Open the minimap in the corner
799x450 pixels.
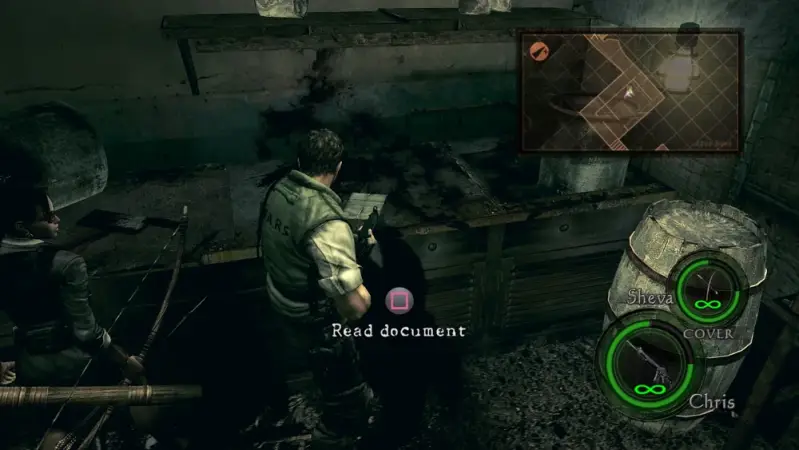[630, 91]
